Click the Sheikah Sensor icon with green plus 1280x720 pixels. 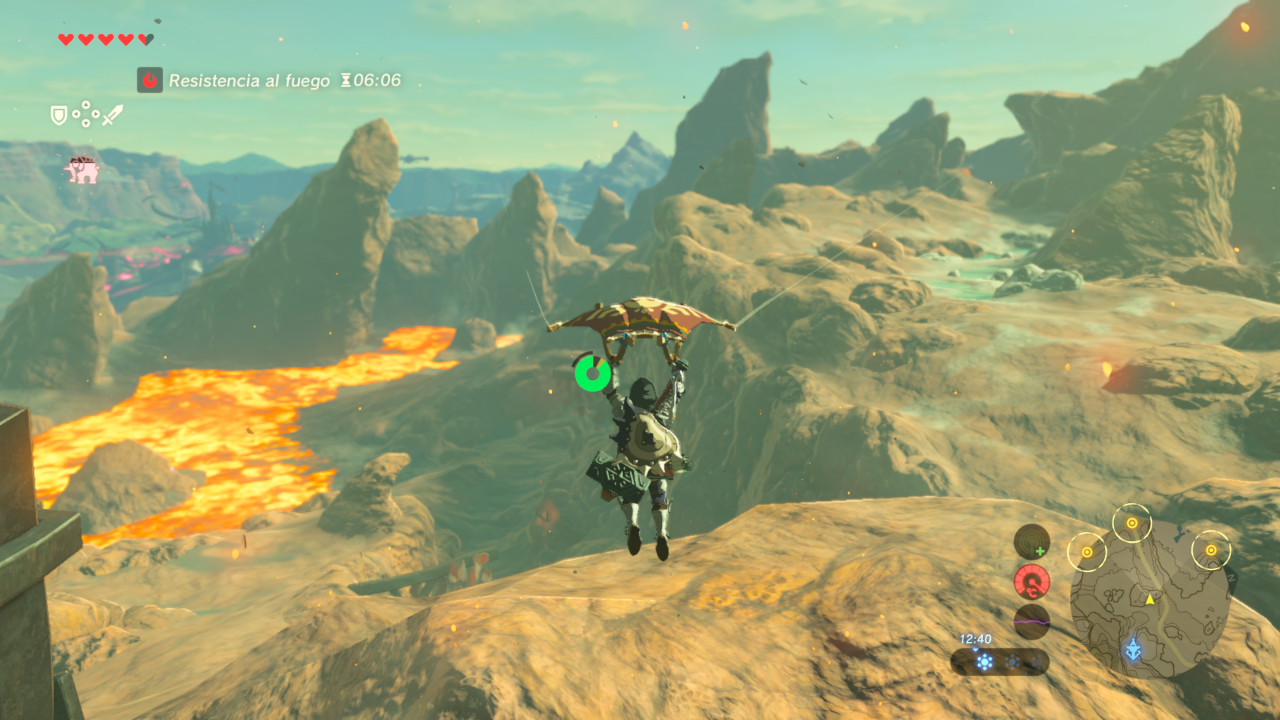pyautogui.click(x=1032, y=542)
